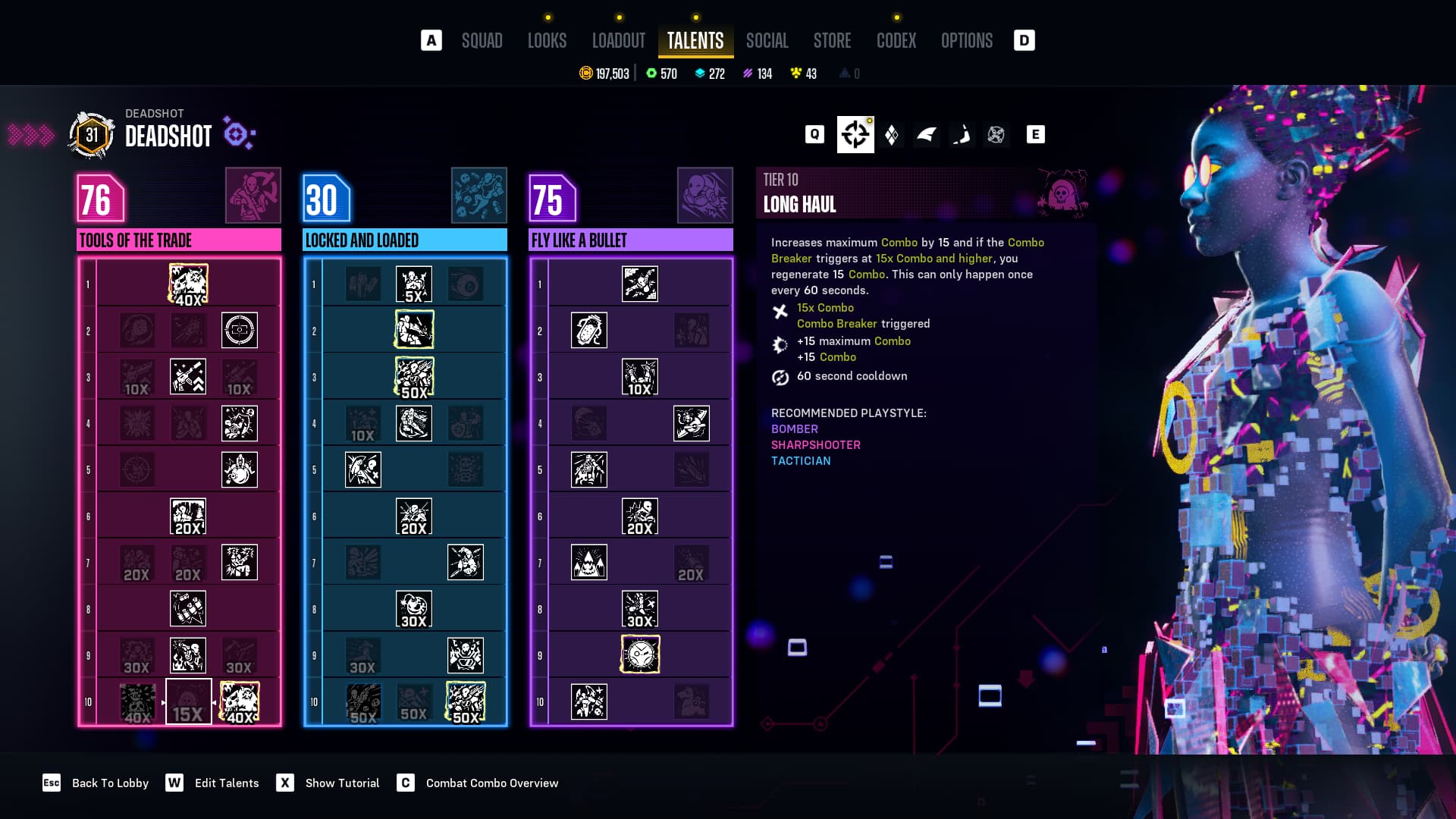
Task: Switch to the Looks tab
Action: coord(547,41)
